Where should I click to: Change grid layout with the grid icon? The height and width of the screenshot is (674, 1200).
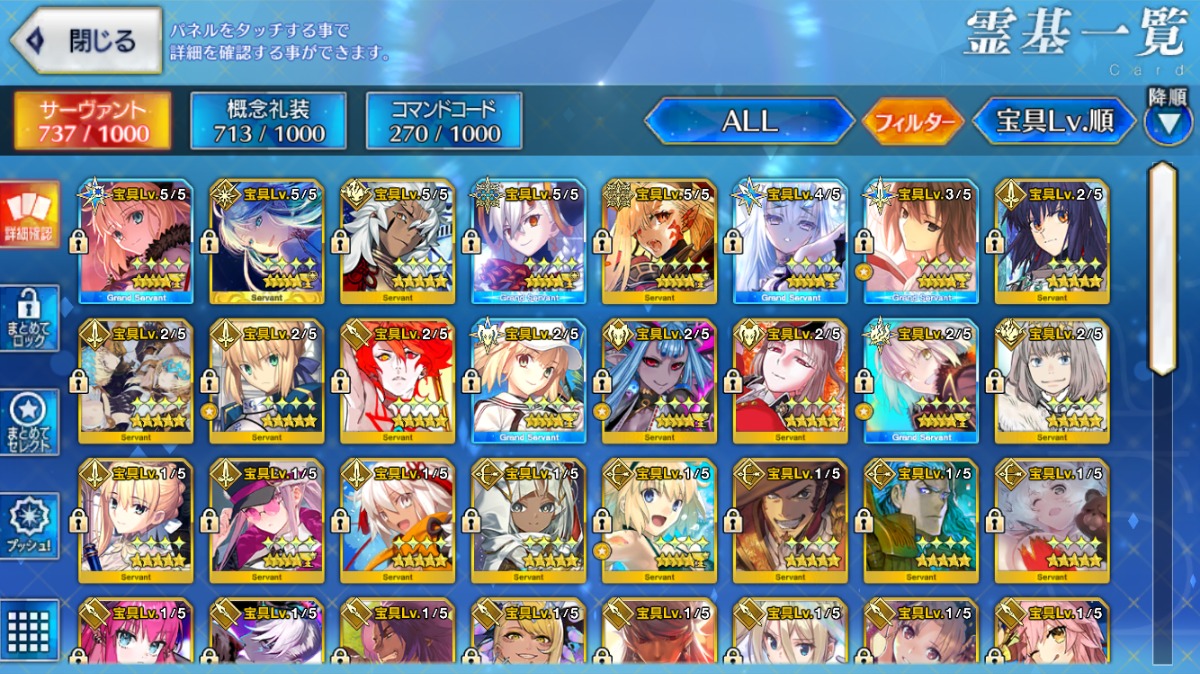29,629
